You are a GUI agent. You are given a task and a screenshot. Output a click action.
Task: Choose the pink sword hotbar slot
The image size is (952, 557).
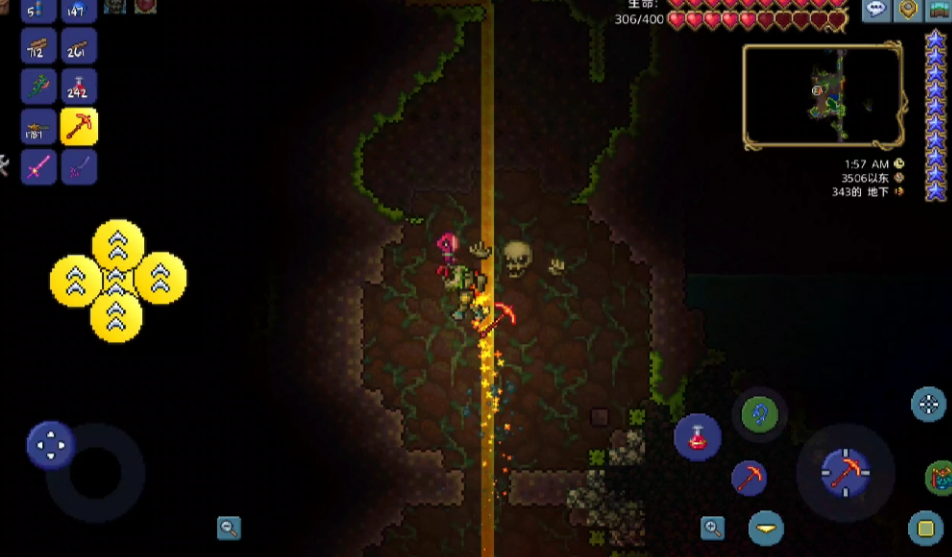pyautogui.click(x=38, y=166)
